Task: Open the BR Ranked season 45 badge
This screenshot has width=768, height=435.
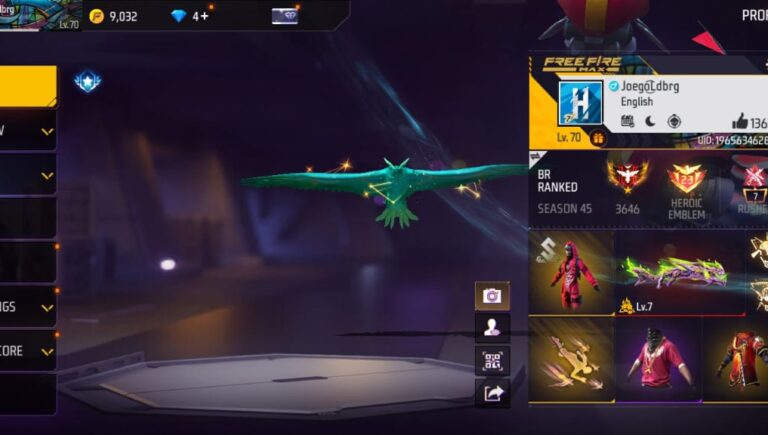Action: 628,178
